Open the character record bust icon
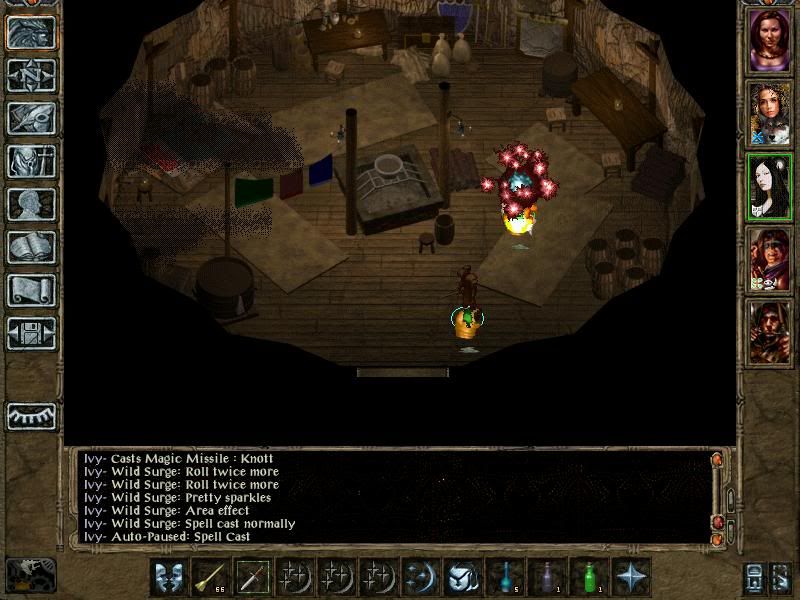 click(x=31, y=203)
